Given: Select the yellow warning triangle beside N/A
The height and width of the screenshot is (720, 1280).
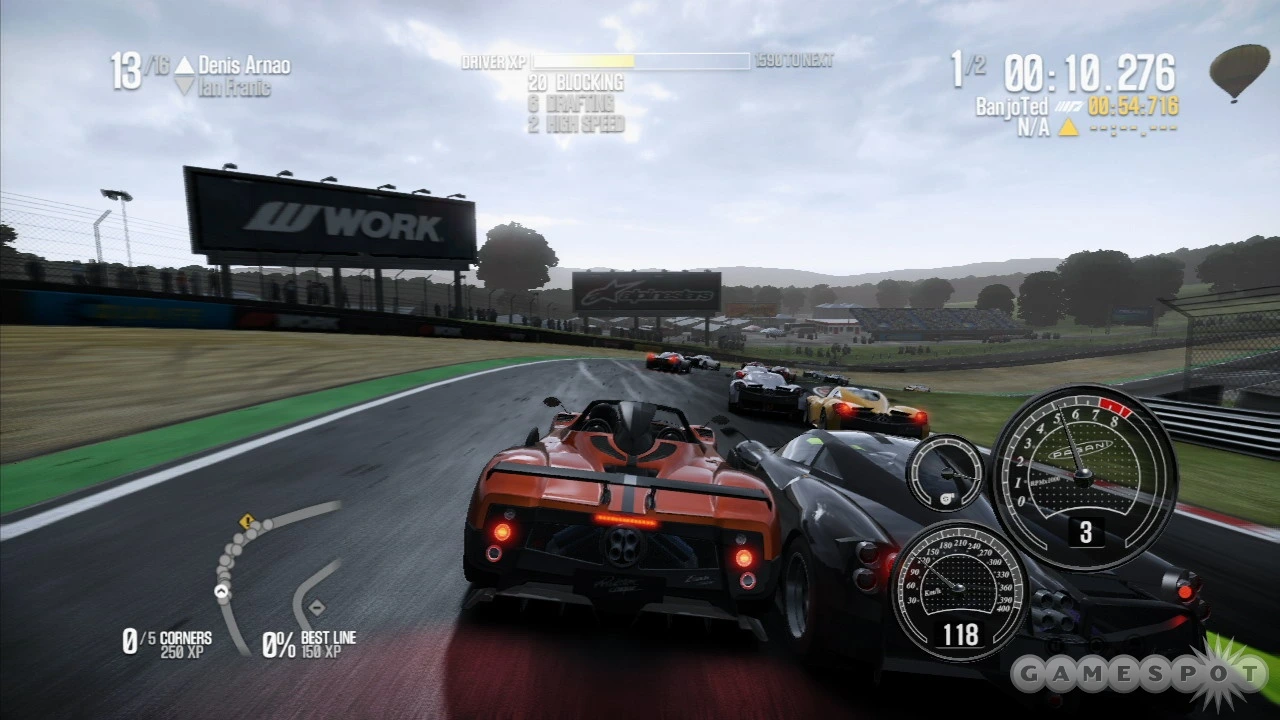Looking at the screenshot, I should pyautogui.click(x=1068, y=128).
